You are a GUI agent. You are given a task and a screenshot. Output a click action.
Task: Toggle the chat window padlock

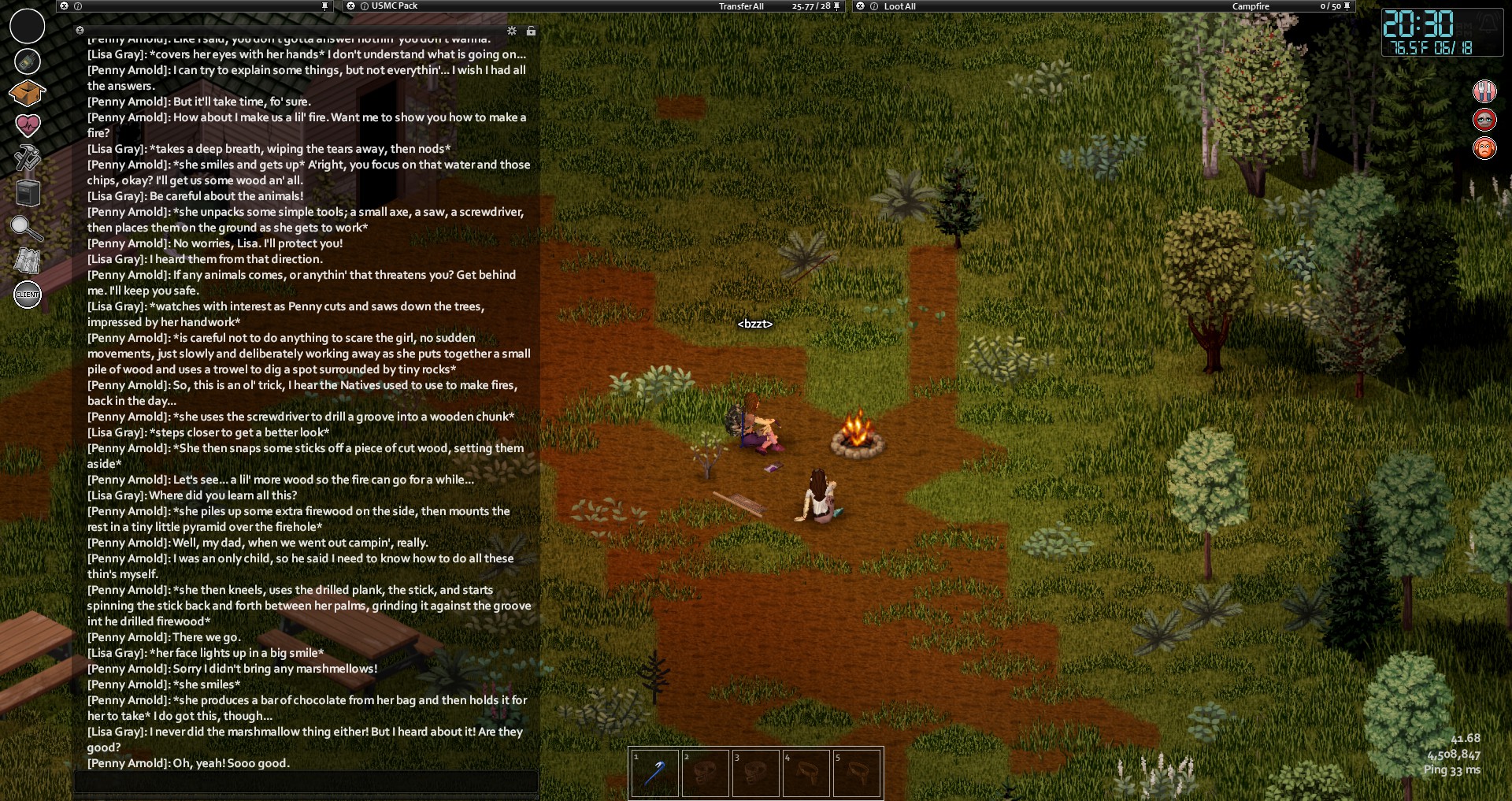531,31
